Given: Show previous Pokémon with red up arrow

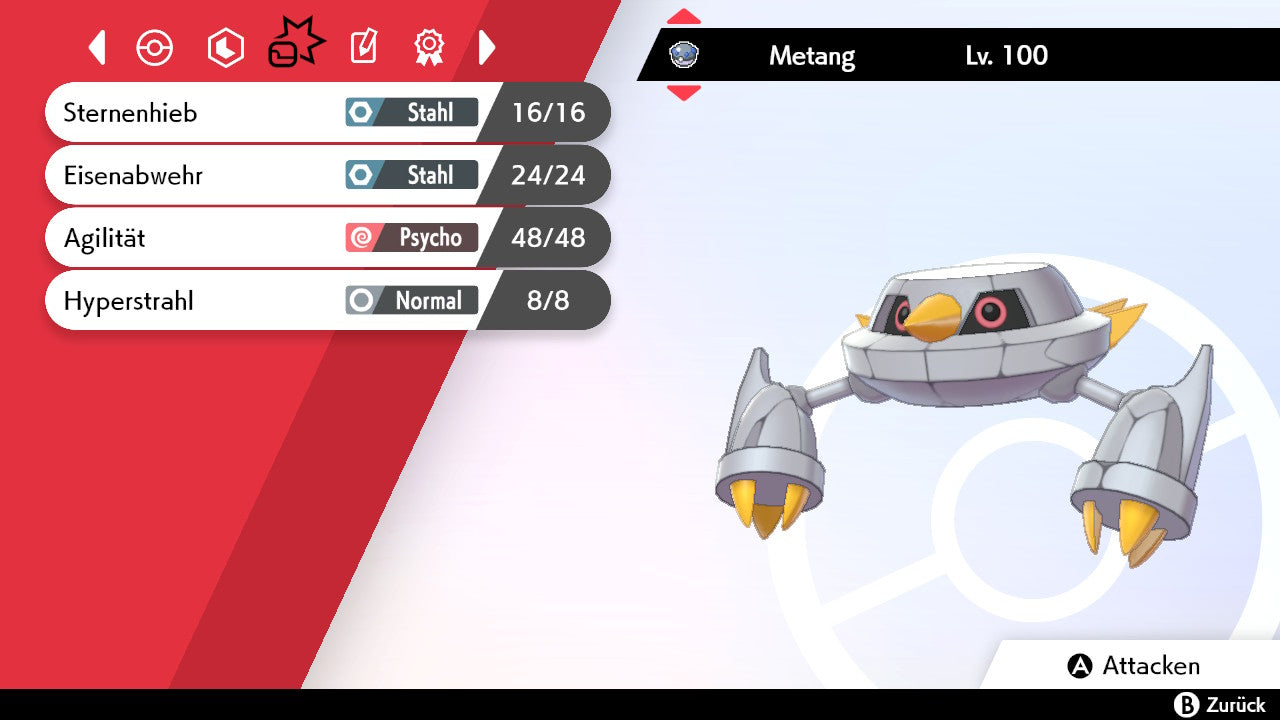Looking at the screenshot, I should point(684,16).
